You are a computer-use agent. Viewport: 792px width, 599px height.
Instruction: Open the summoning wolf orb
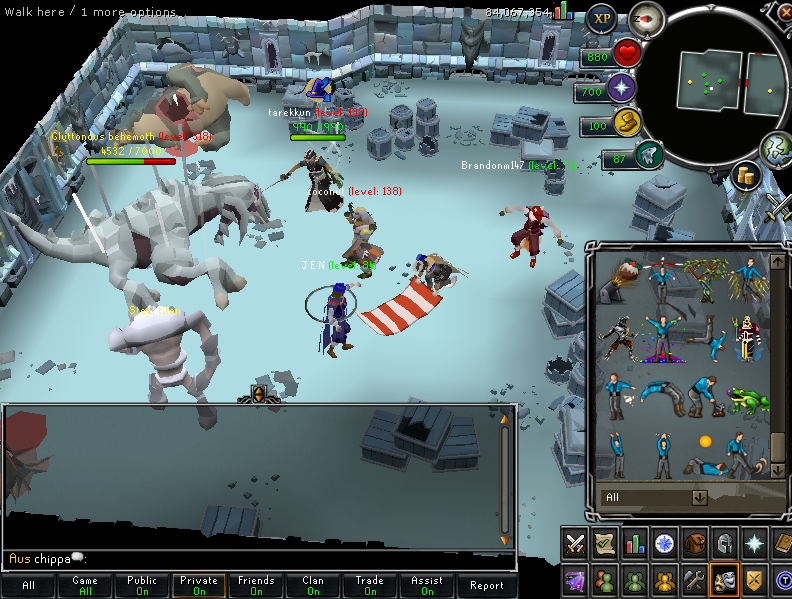(648, 155)
